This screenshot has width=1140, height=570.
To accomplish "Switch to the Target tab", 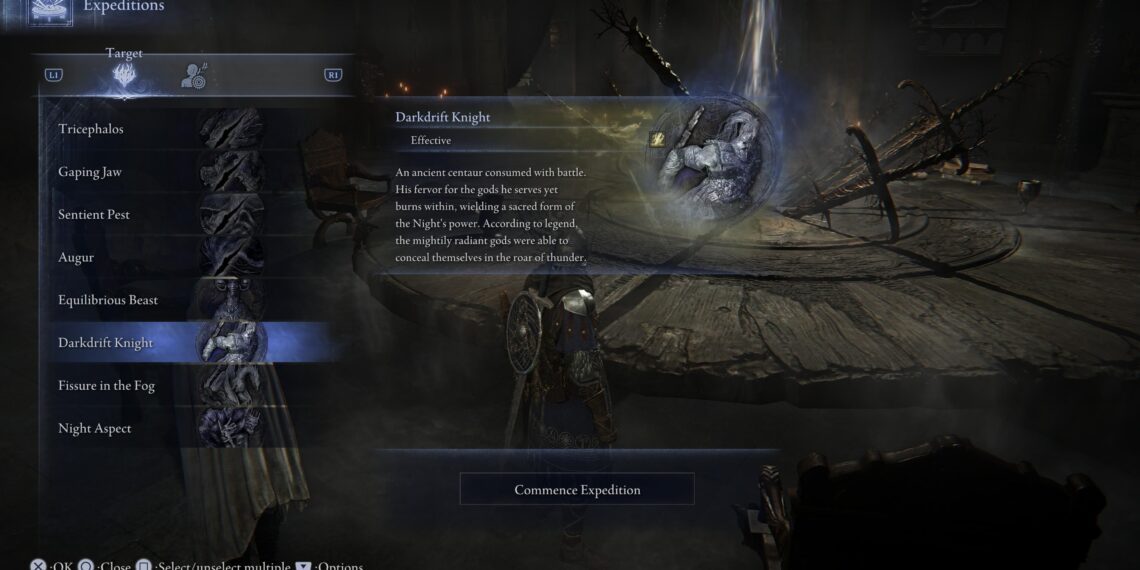I will [x=125, y=75].
